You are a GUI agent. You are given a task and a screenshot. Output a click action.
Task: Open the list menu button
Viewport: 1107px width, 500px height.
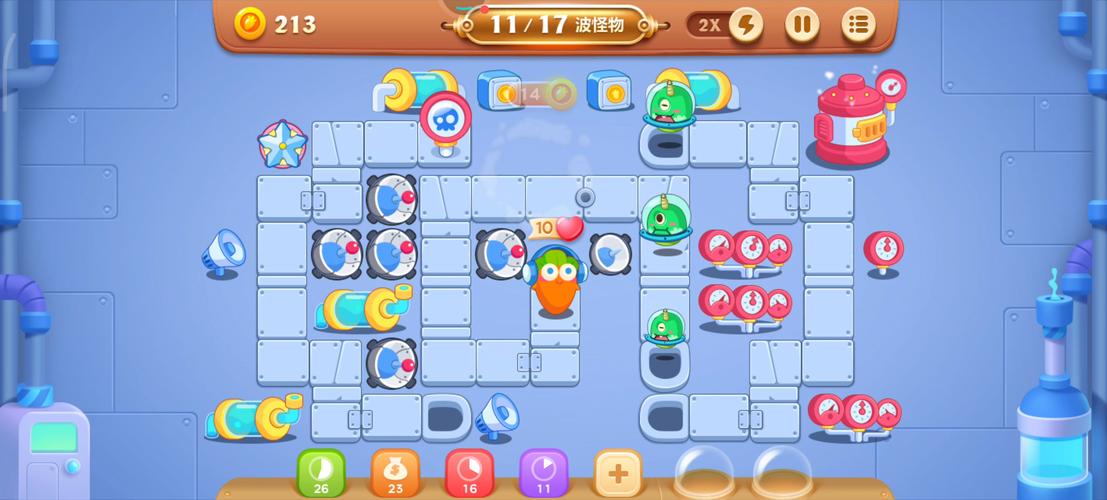pos(858,24)
